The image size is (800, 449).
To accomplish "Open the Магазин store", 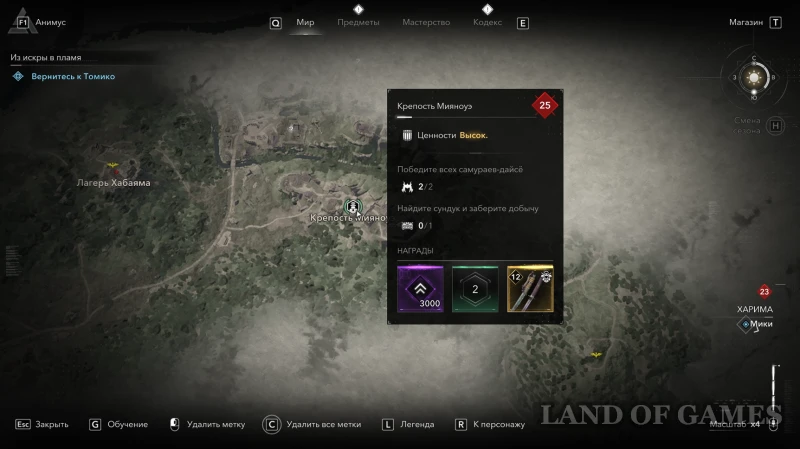I will (745, 22).
